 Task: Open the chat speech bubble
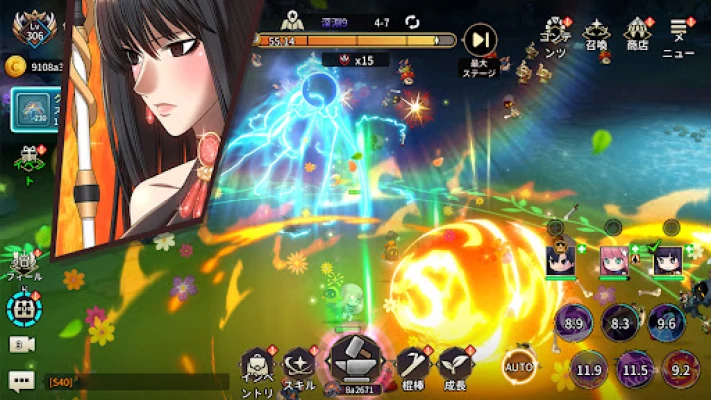21,380
